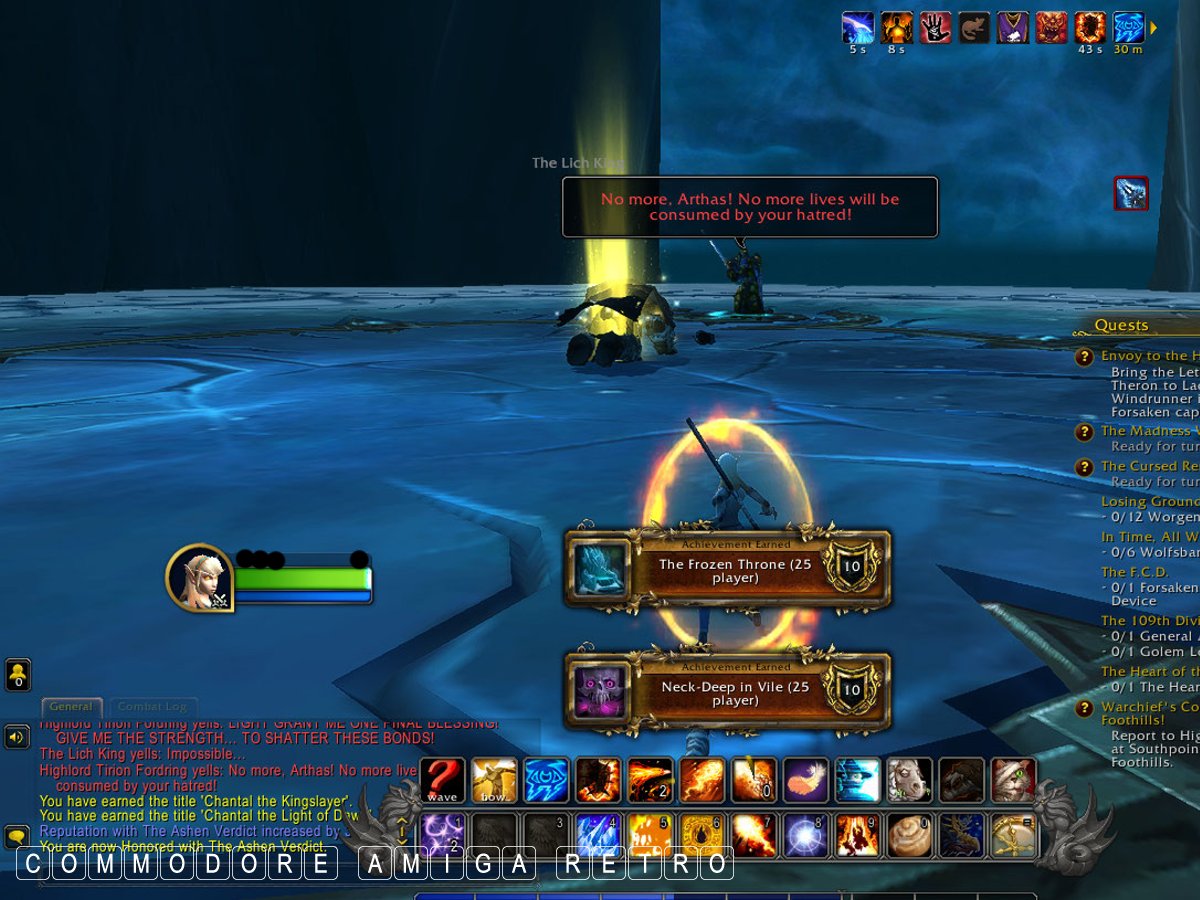Eat the cinnamon roll food item
This screenshot has height=900, width=1200.
click(910, 835)
